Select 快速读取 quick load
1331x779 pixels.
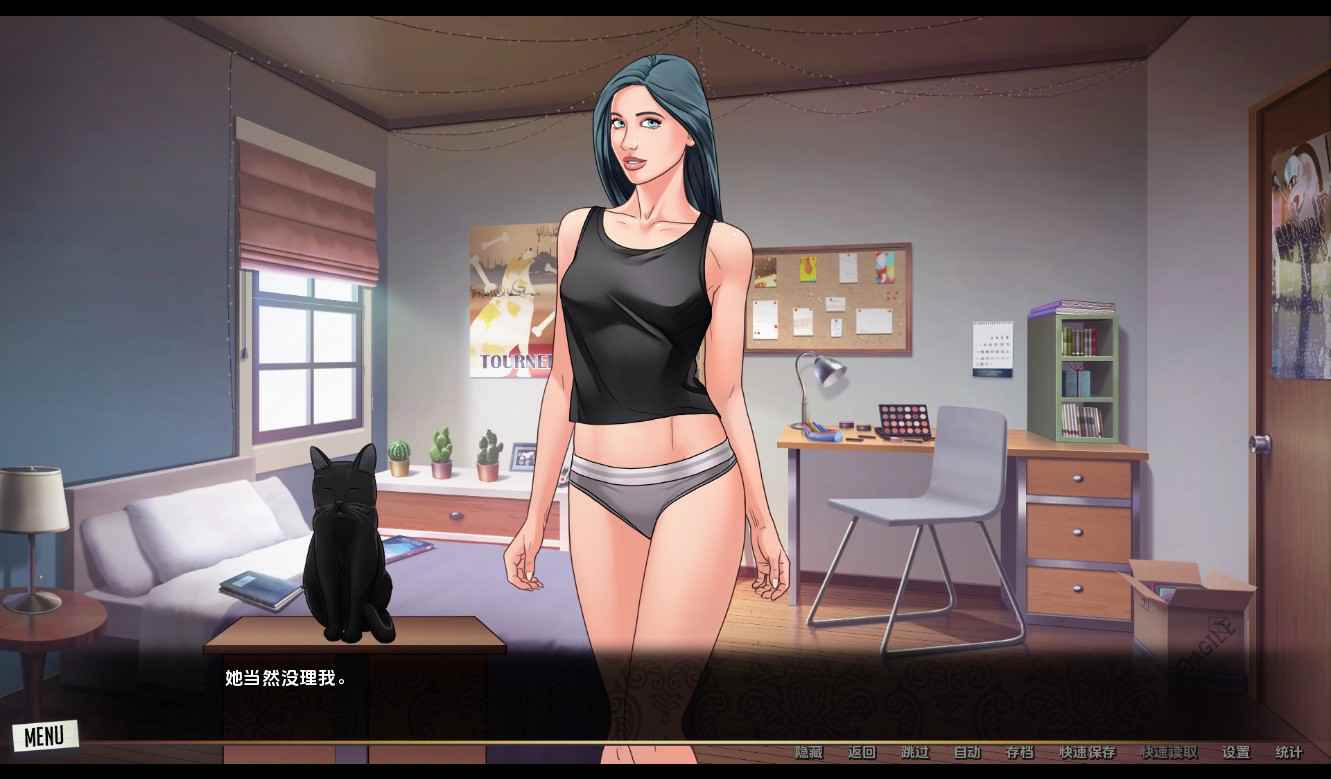pos(1168,752)
